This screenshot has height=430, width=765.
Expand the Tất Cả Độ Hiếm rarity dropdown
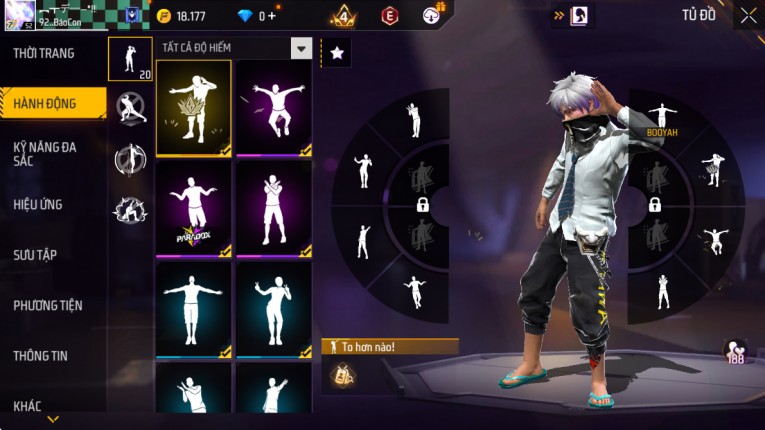point(301,48)
